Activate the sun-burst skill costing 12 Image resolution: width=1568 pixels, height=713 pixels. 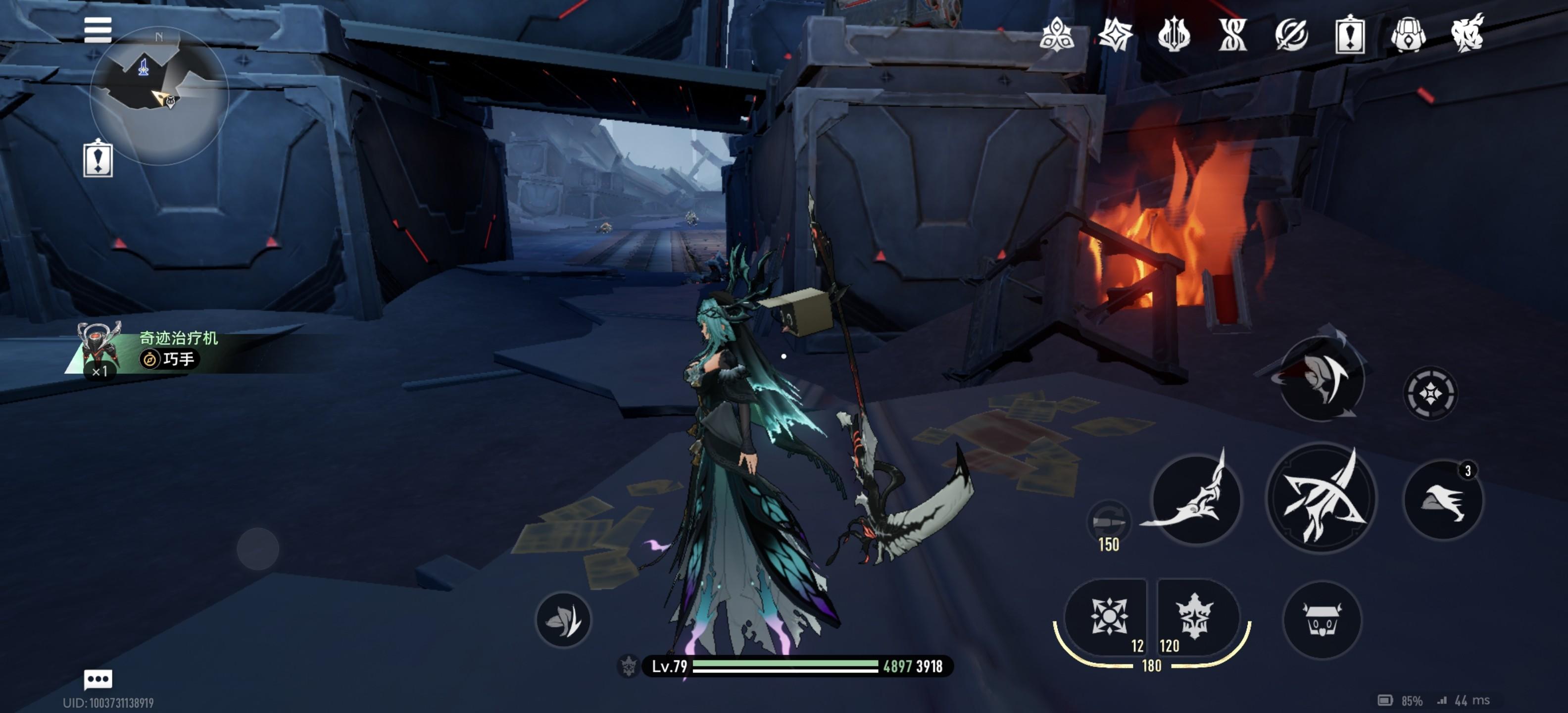1108,617
